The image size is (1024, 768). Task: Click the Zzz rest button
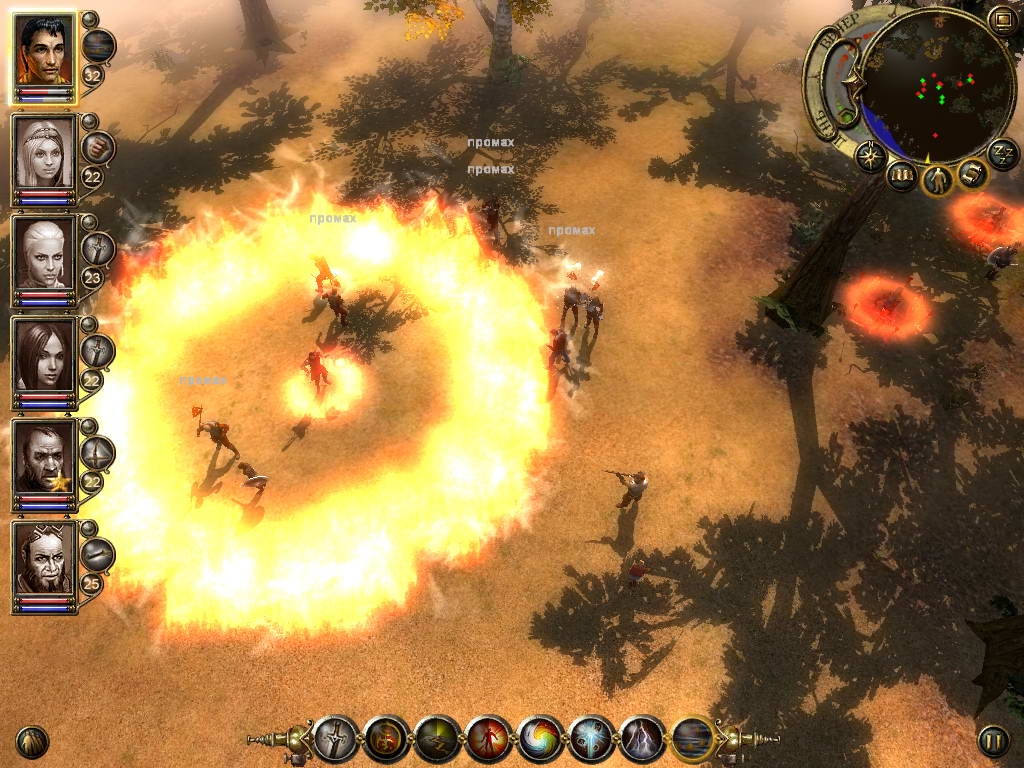click(1002, 153)
